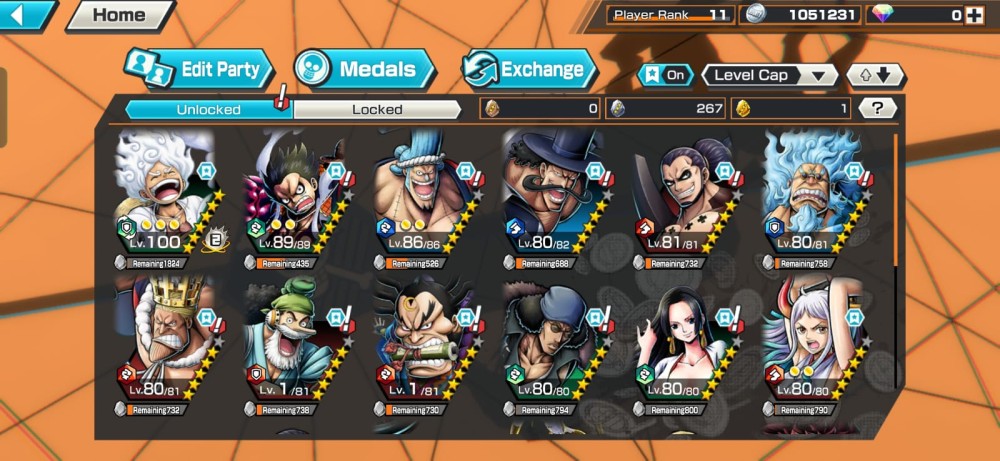Image resolution: width=1000 pixels, height=461 pixels.
Task: Open the Medals screen
Action: [x=365, y=69]
